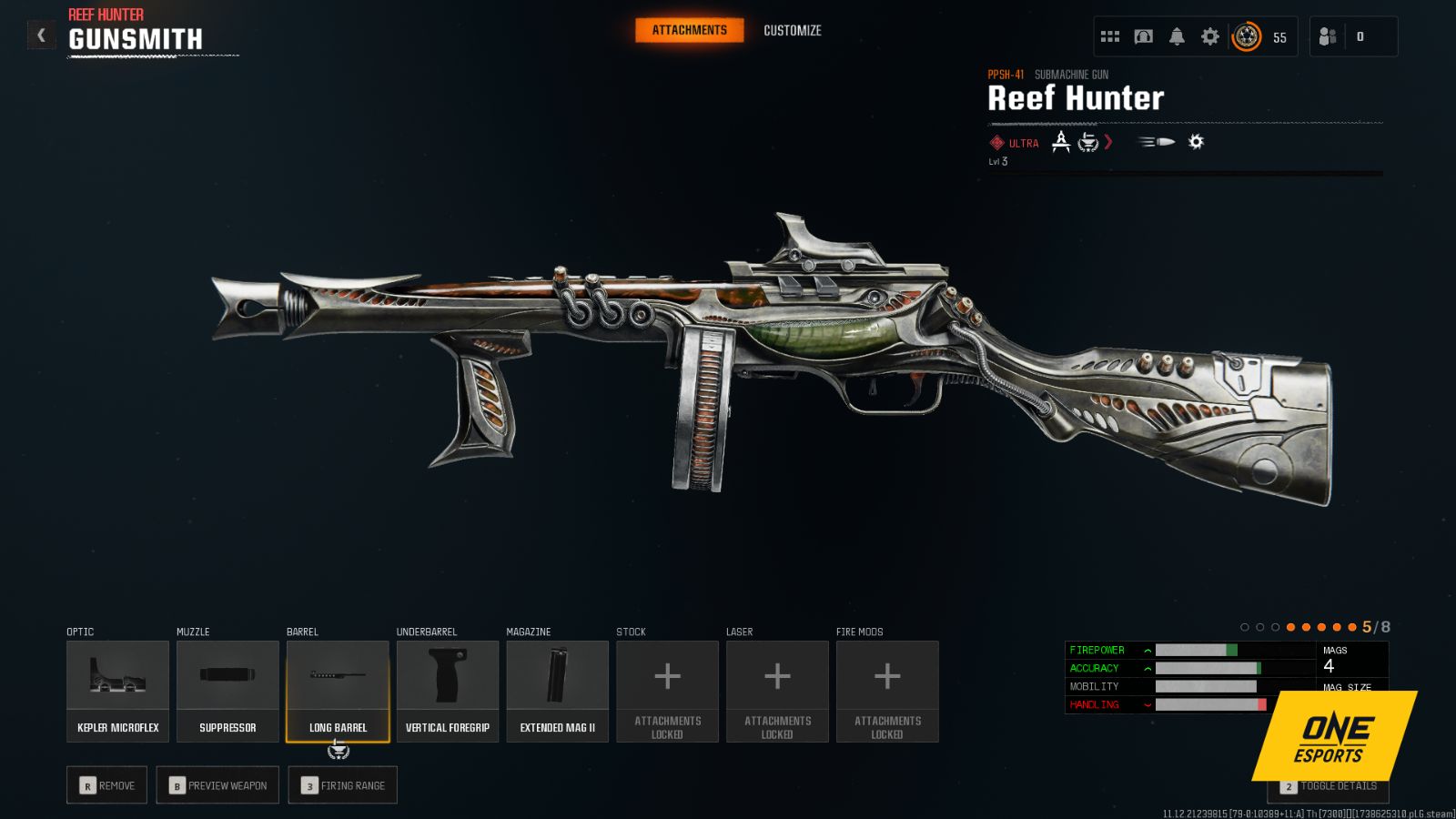Open the Extended Mag II magazine slot

click(x=557, y=690)
